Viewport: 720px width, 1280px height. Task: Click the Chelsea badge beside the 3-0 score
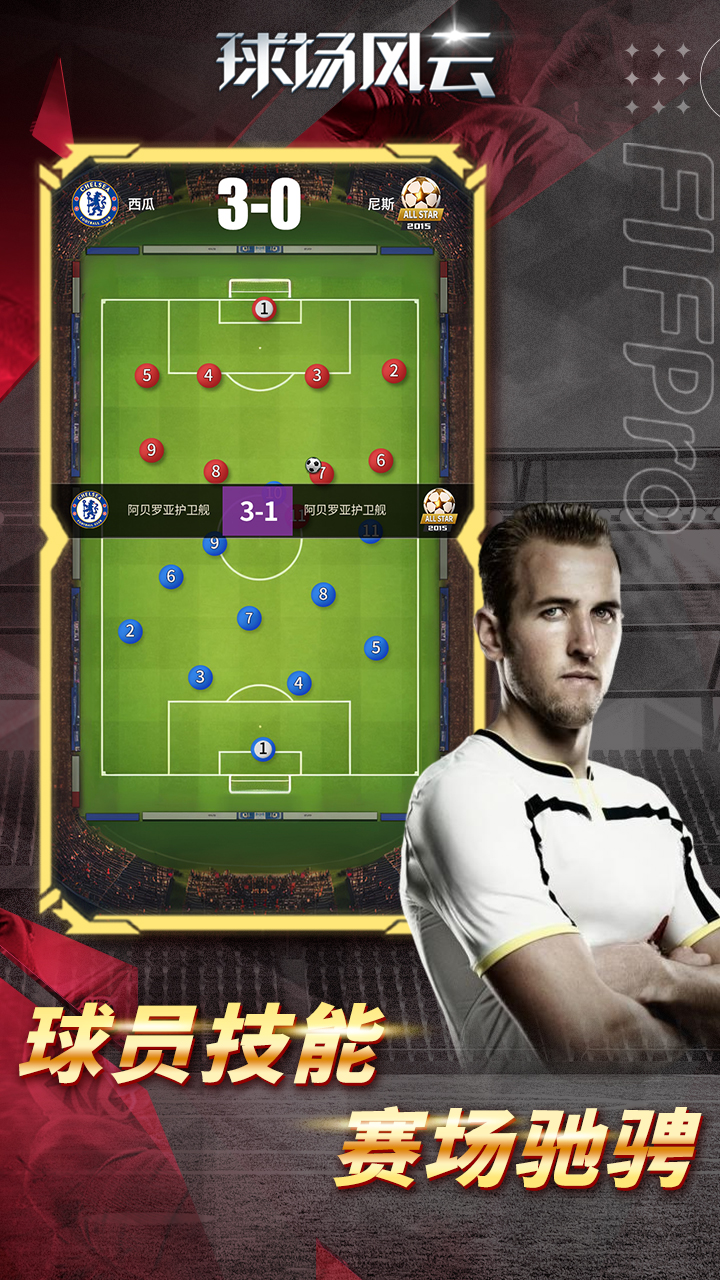(95, 204)
